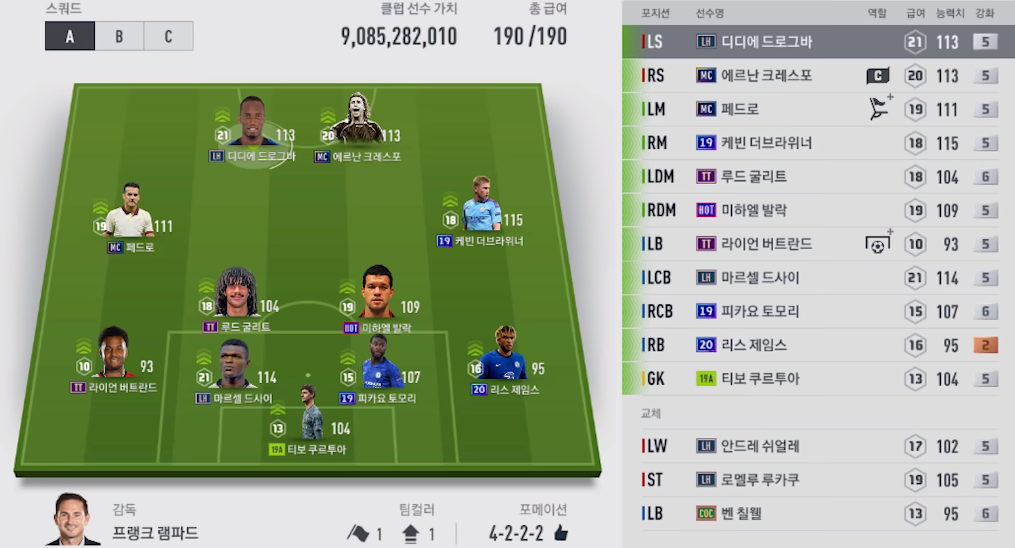
Task: Switch to squad tab C
Action: coord(168,37)
